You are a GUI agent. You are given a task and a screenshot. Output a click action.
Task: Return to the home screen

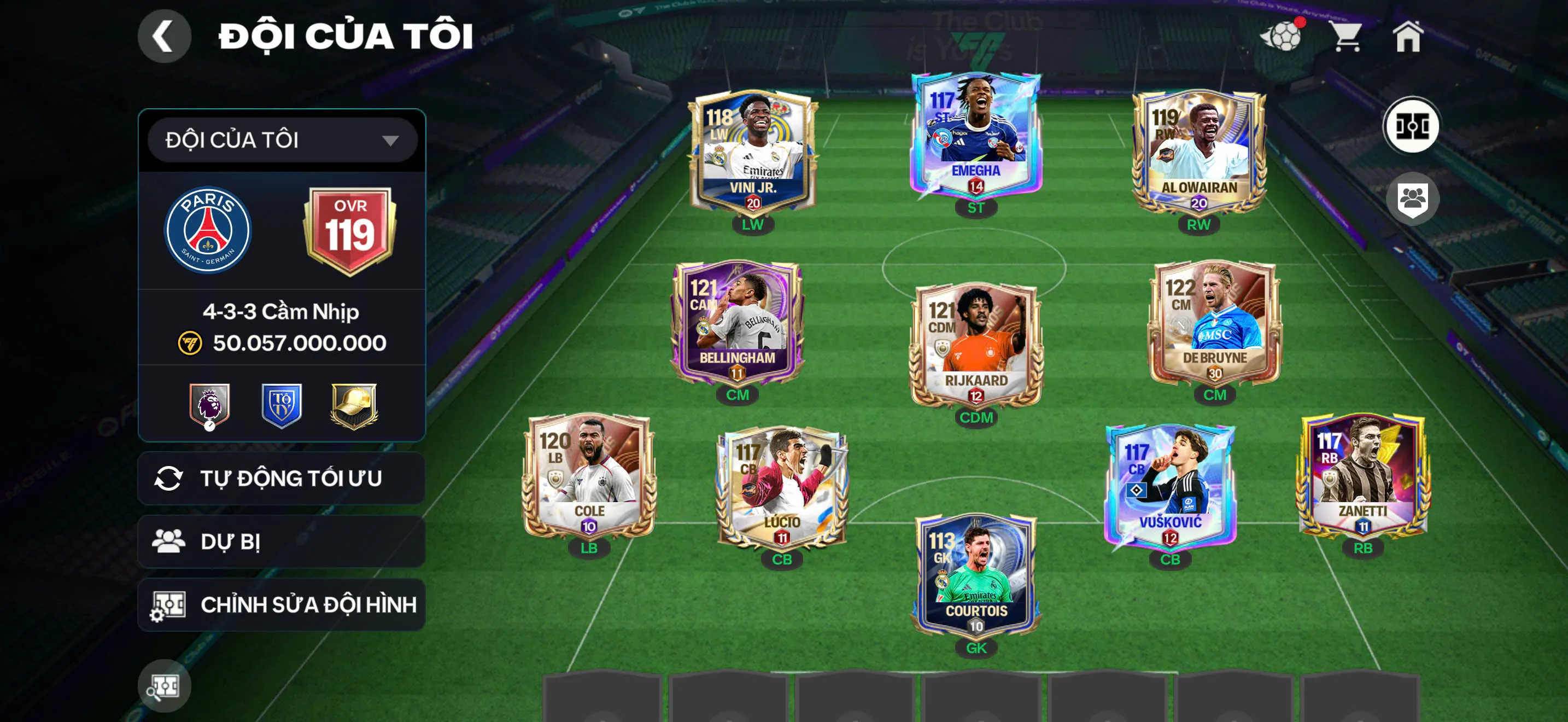[1408, 37]
